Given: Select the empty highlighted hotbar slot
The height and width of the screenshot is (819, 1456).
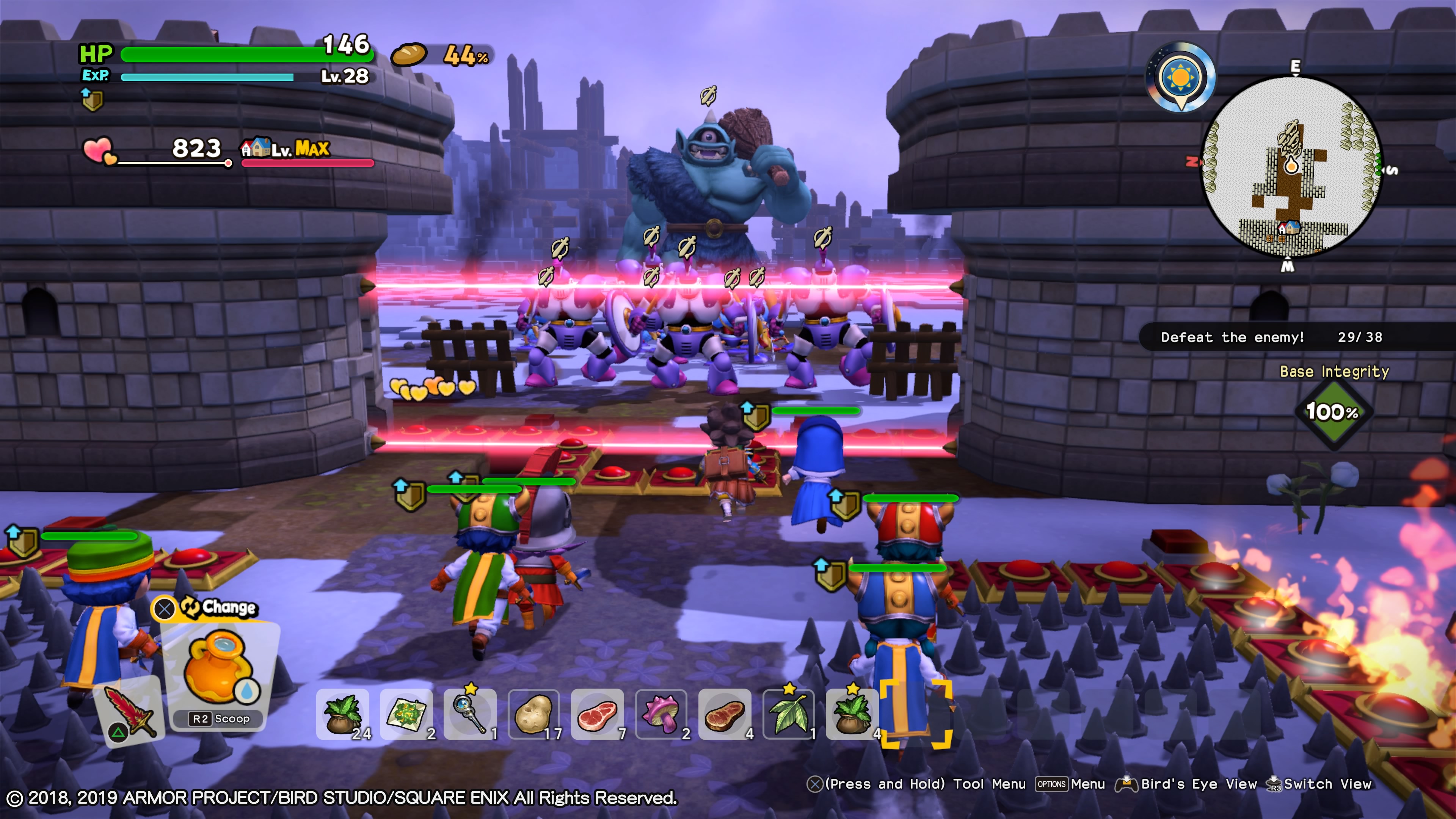Looking at the screenshot, I should coord(916,714).
